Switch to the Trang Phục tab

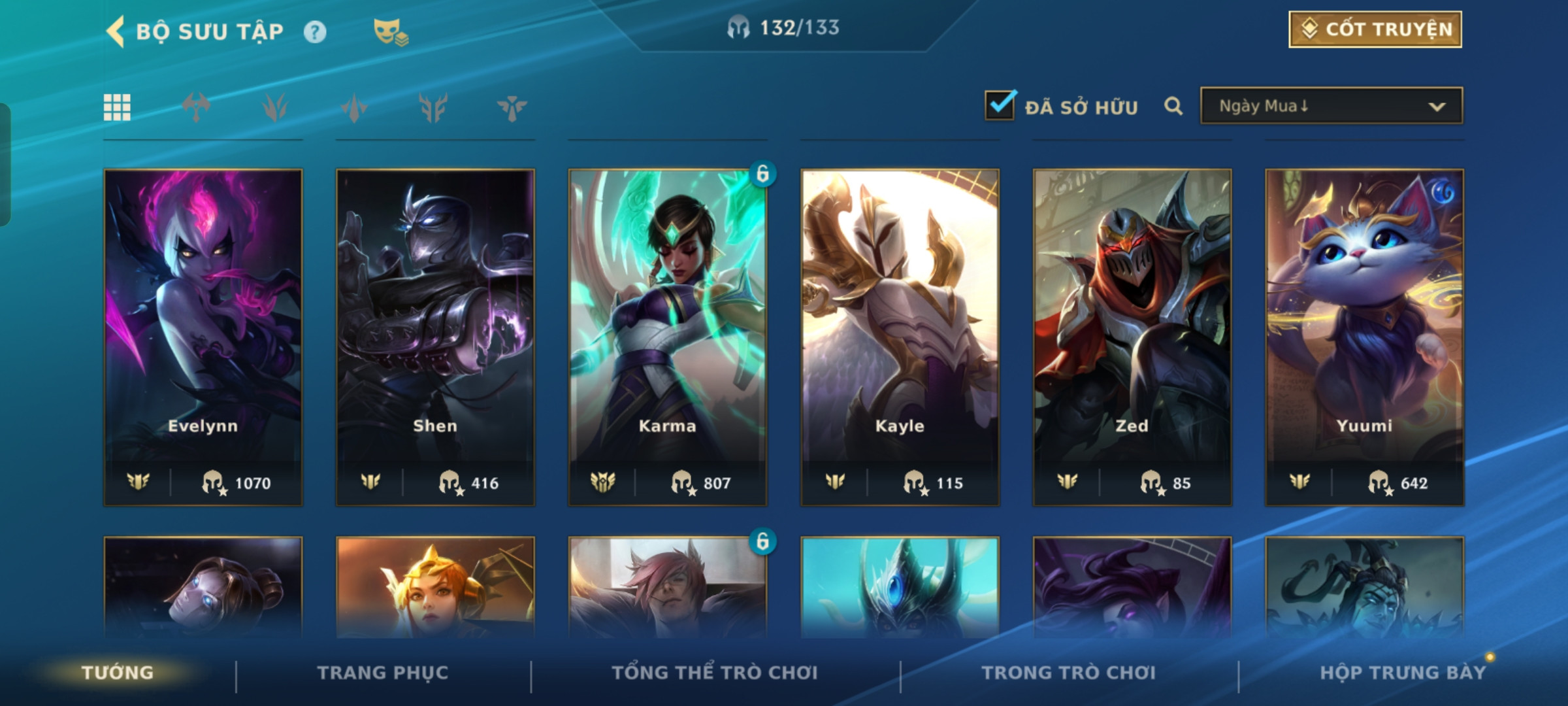pyautogui.click(x=383, y=673)
